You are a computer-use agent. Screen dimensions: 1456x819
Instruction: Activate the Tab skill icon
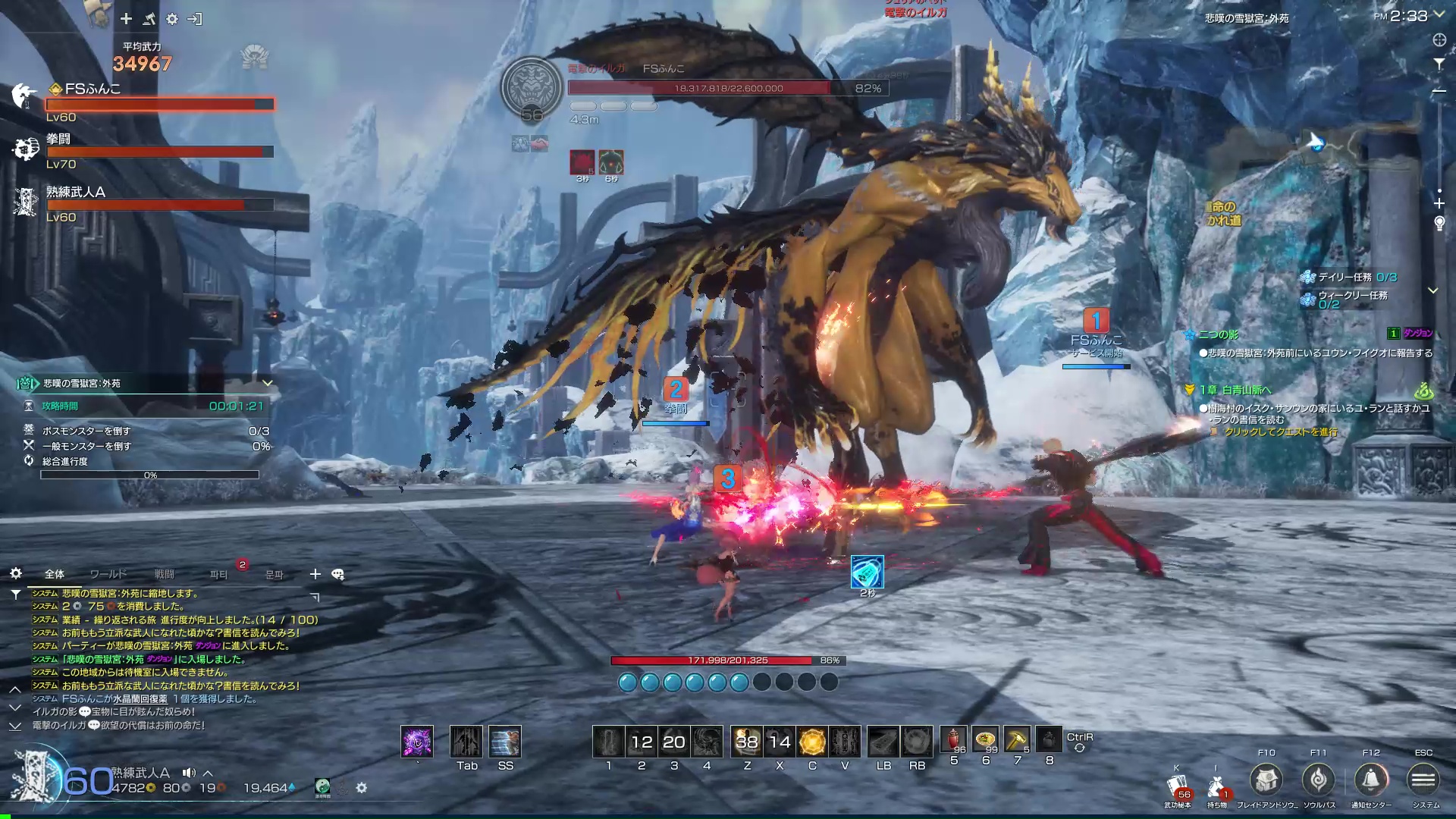466,742
